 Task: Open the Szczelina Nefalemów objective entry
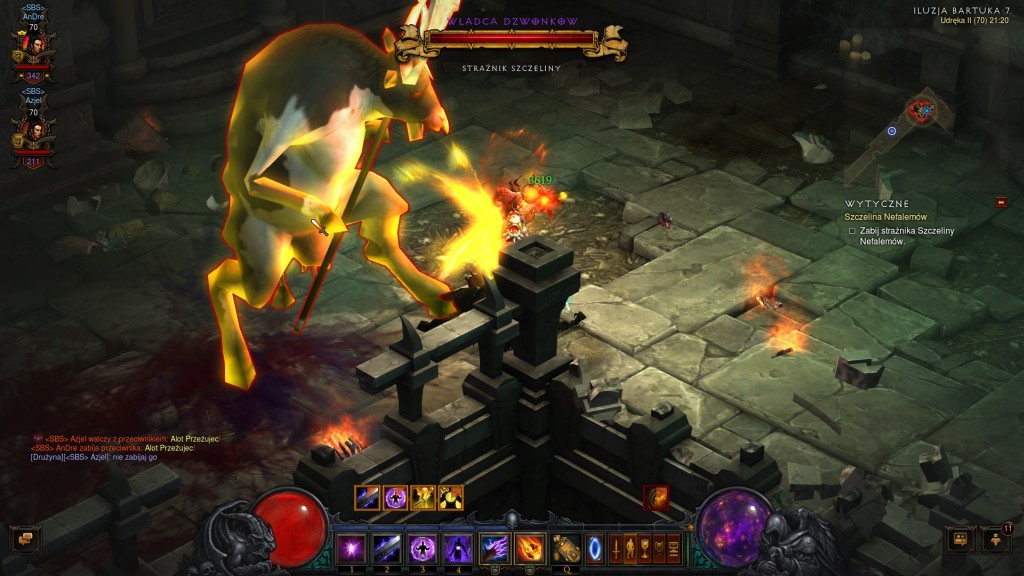[x=886, y=216]
